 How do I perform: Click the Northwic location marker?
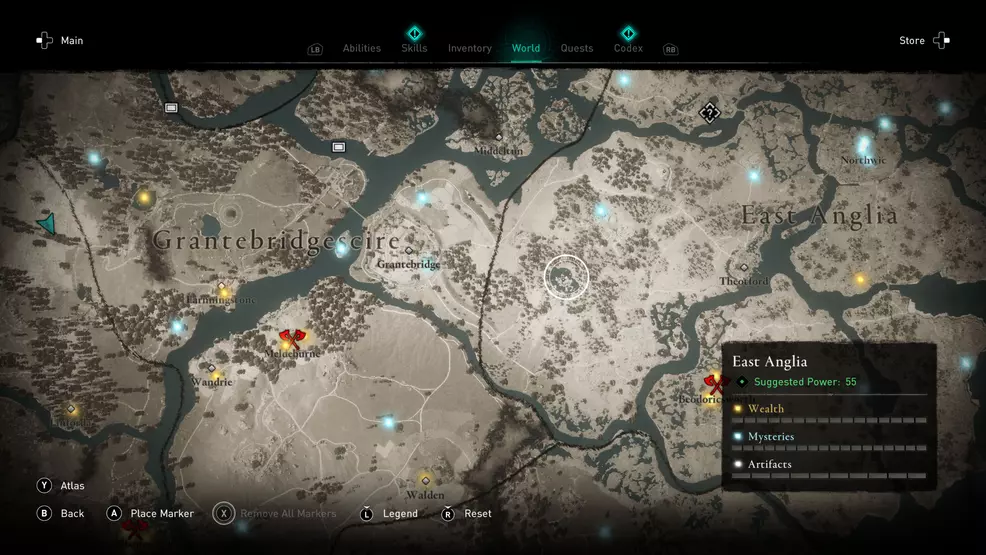click(x=863, y=146)
